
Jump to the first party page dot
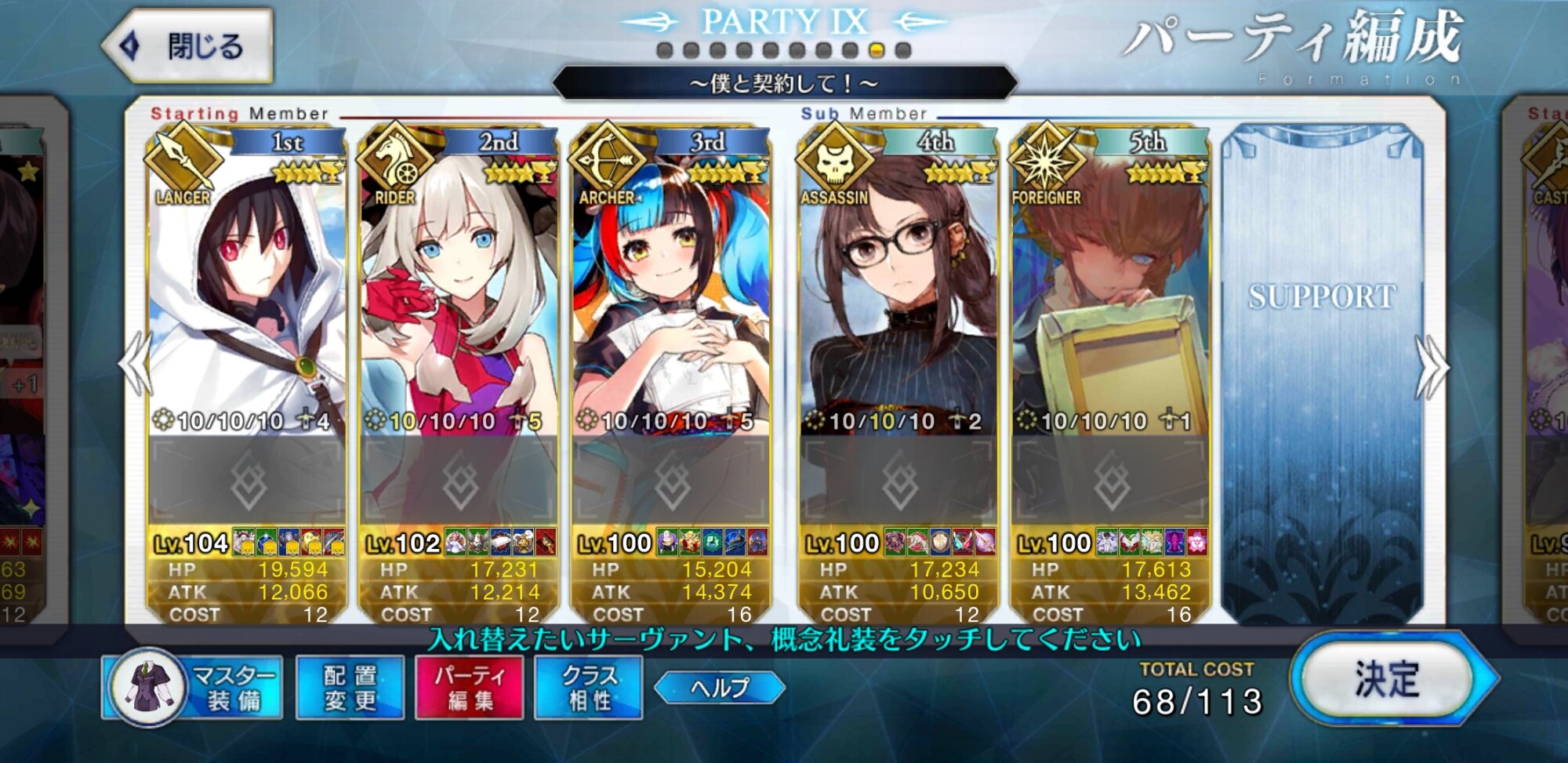tap(665, 51)
